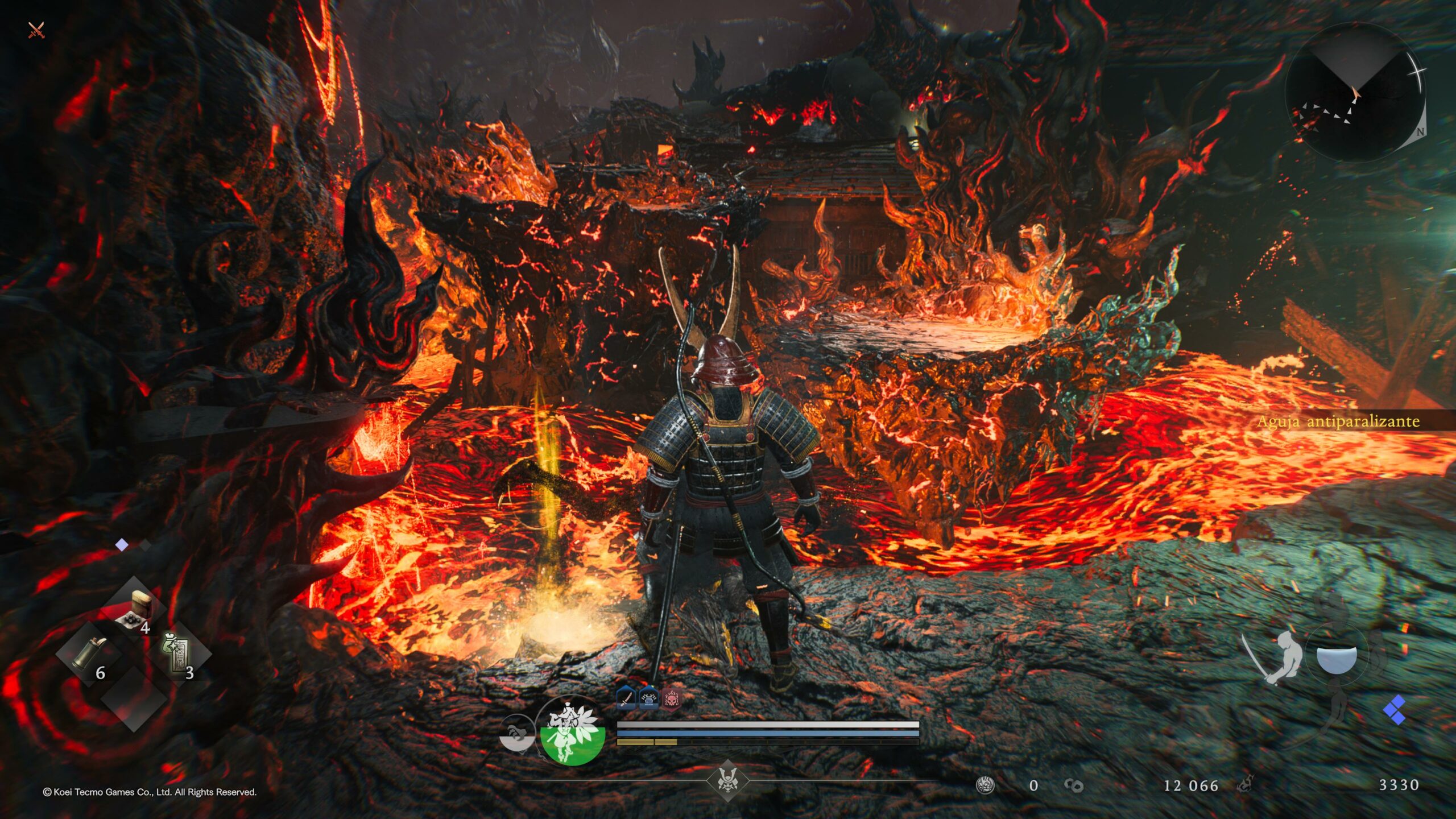The width and height of the screenshot is (1456, 819).
Task: Click the crossed swords combat status icon
Action: [x=36, y=30]
